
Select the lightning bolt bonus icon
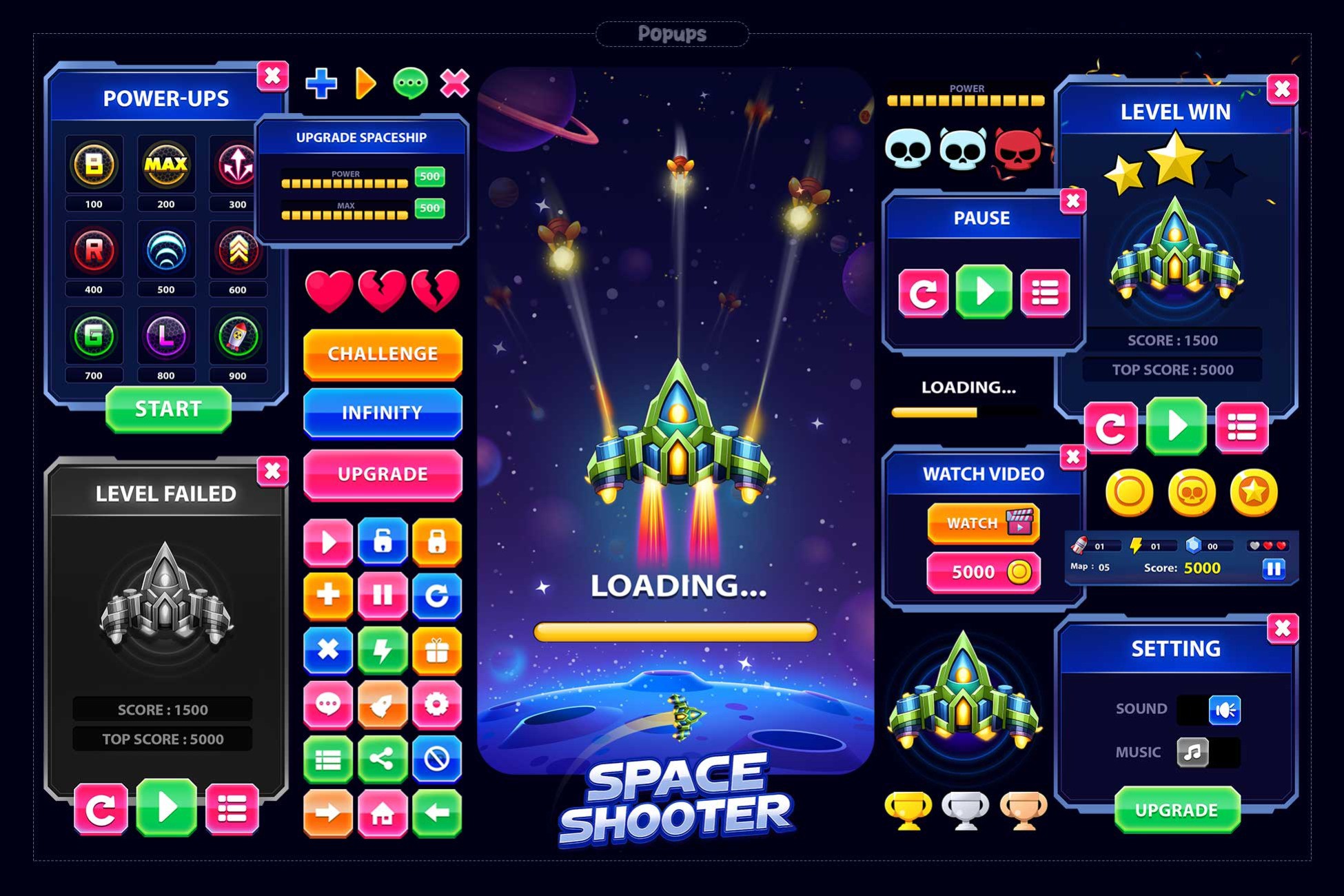[x=383, y=650]
